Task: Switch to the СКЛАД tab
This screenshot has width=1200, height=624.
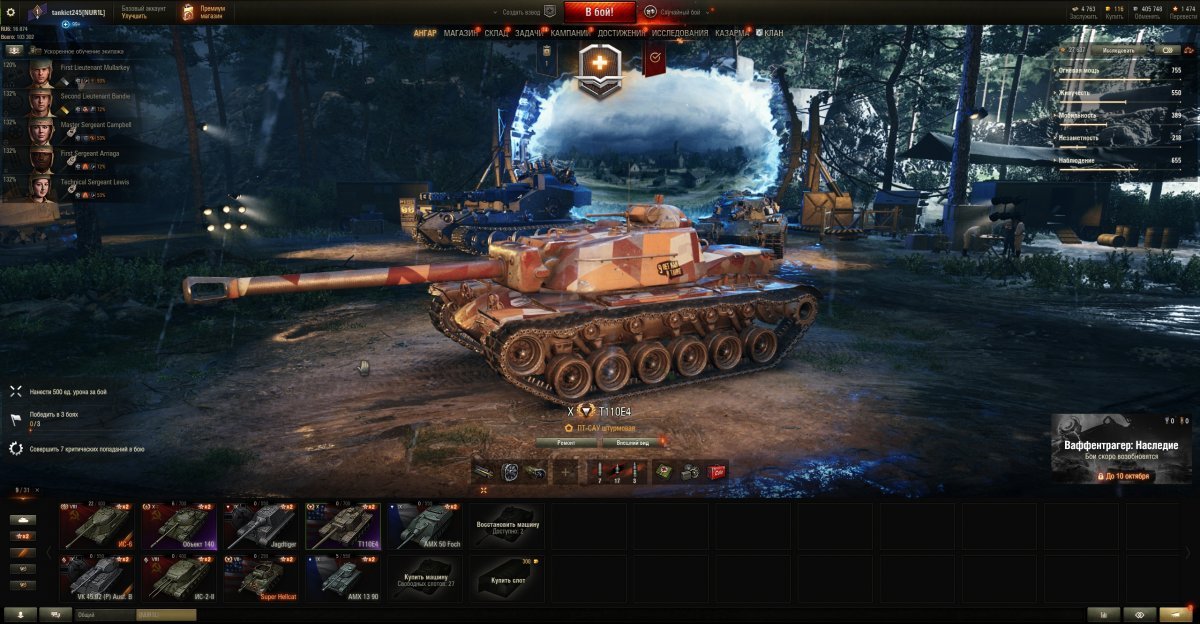Action: point(497,33)
